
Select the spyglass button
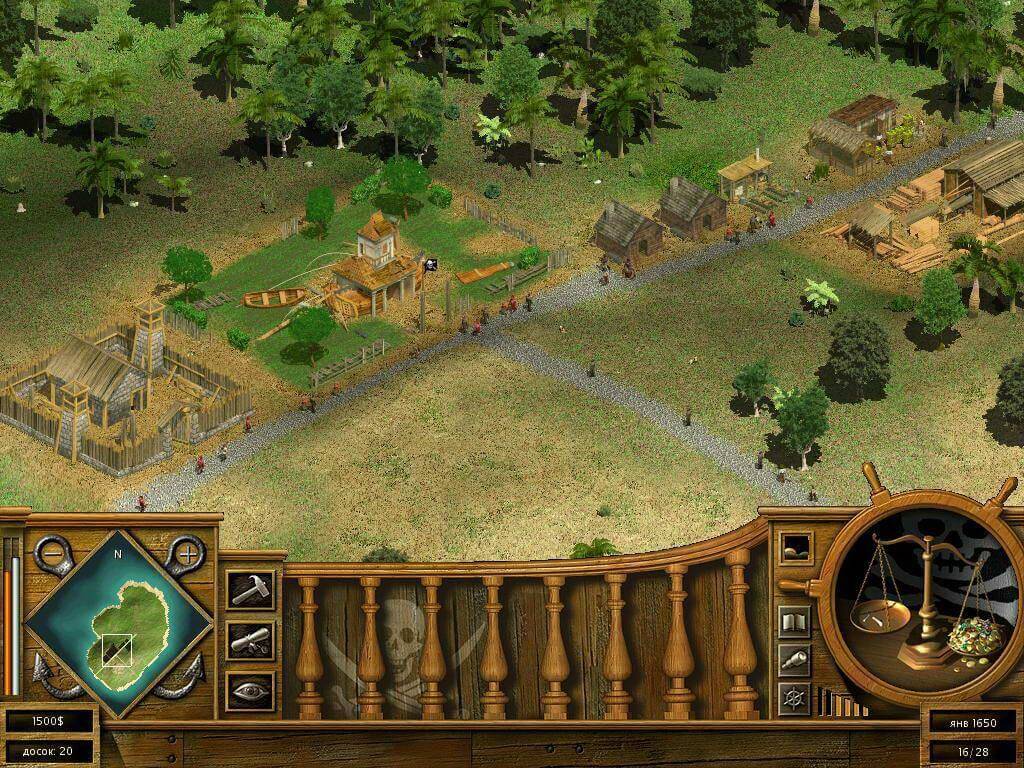point(795,659)
